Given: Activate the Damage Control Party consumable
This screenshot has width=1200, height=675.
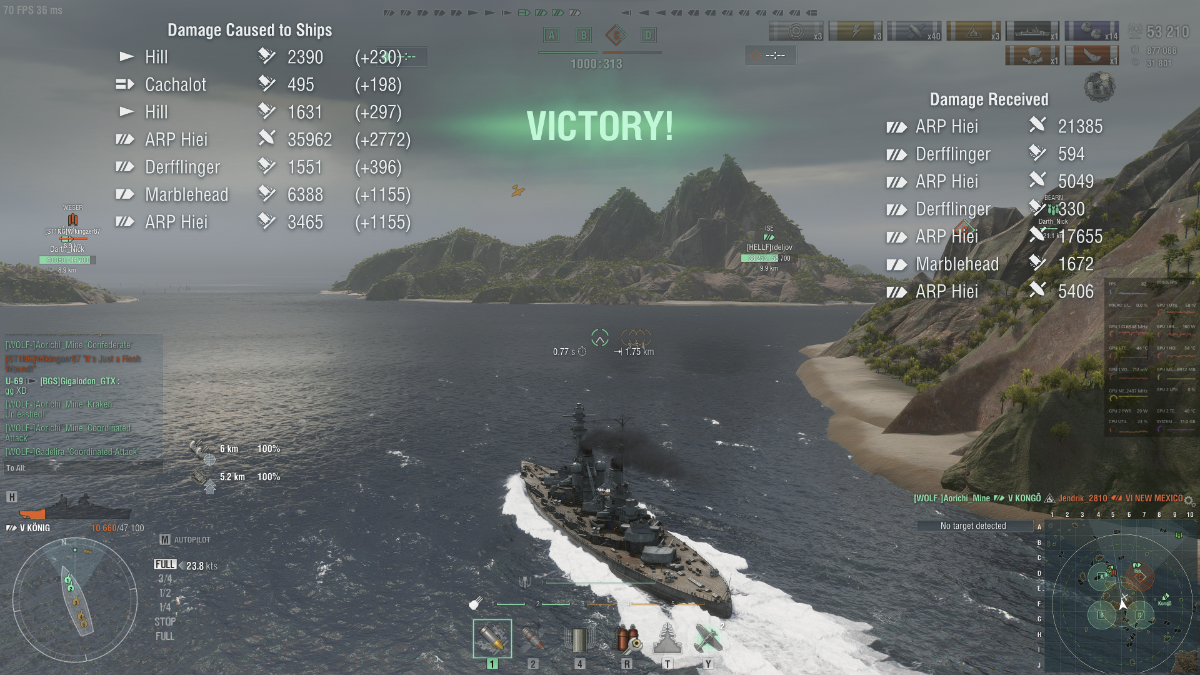Looking at the screenshot, I should [x=627, y=639].
